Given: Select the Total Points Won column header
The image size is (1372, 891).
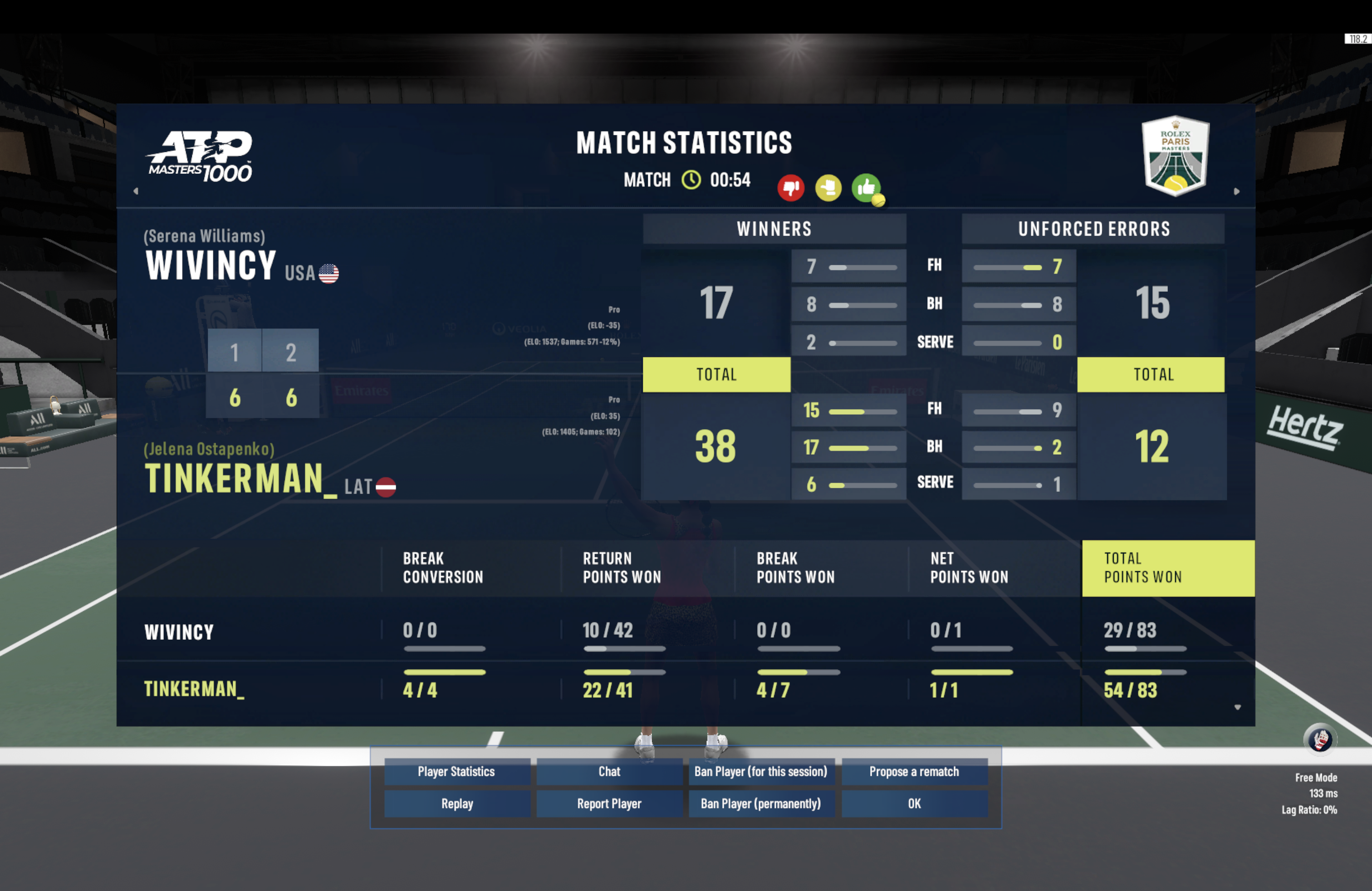Looking at the screenshot, I should (x=1168, y=568).
